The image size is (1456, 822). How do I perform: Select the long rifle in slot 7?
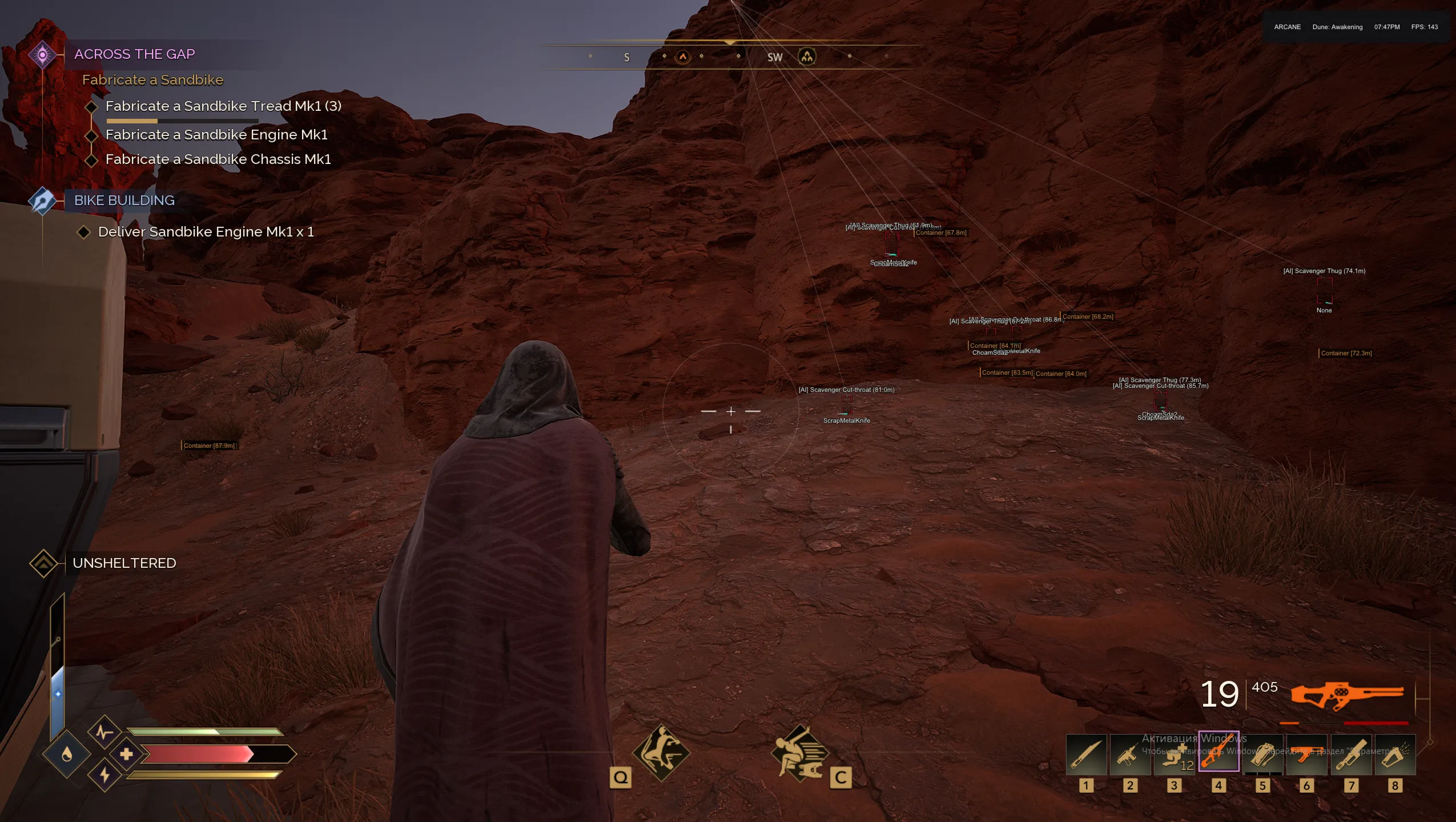[1351, 755]
